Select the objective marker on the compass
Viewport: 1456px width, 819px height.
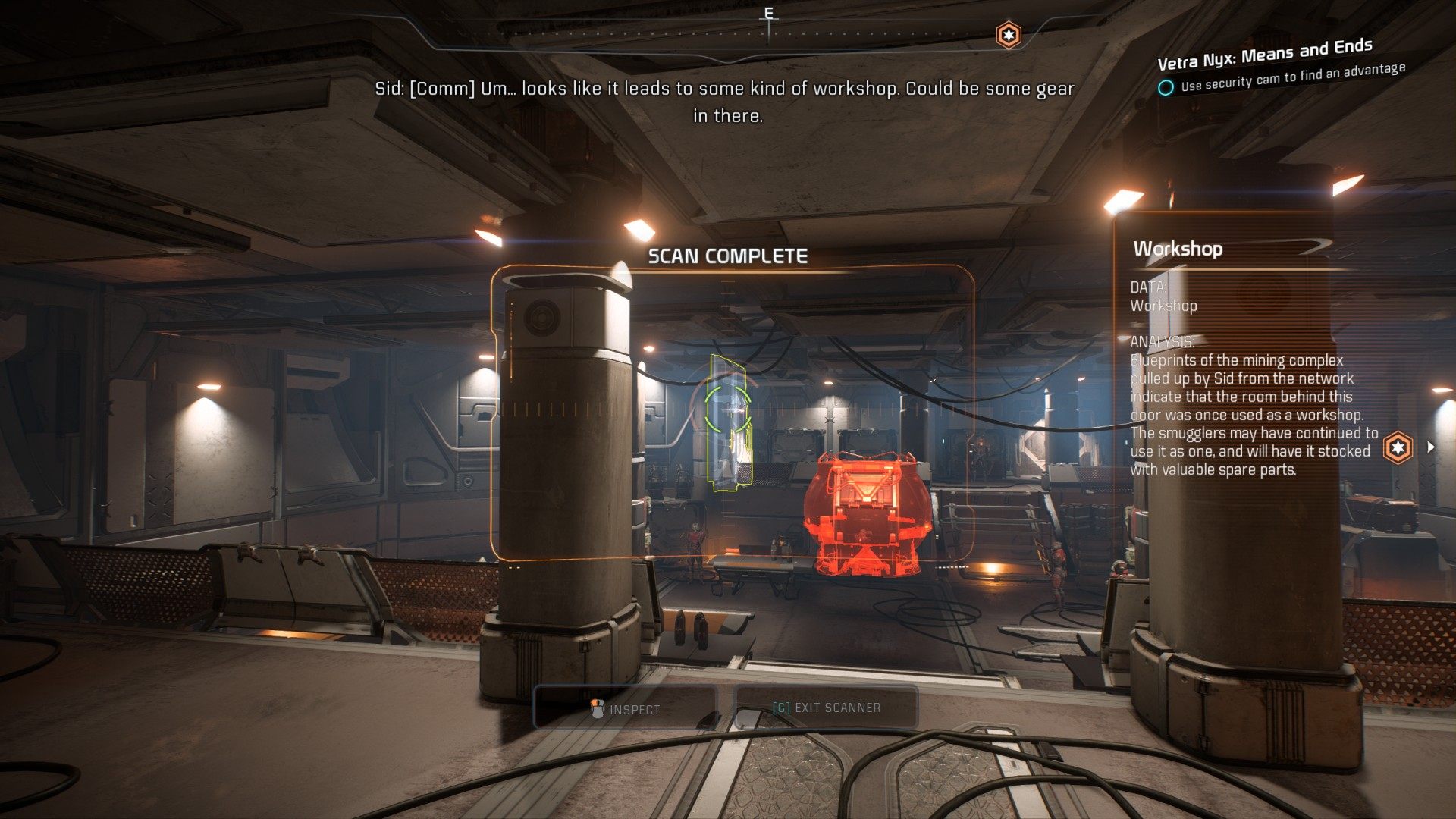pyautogui.click(x=1008, y=35)
